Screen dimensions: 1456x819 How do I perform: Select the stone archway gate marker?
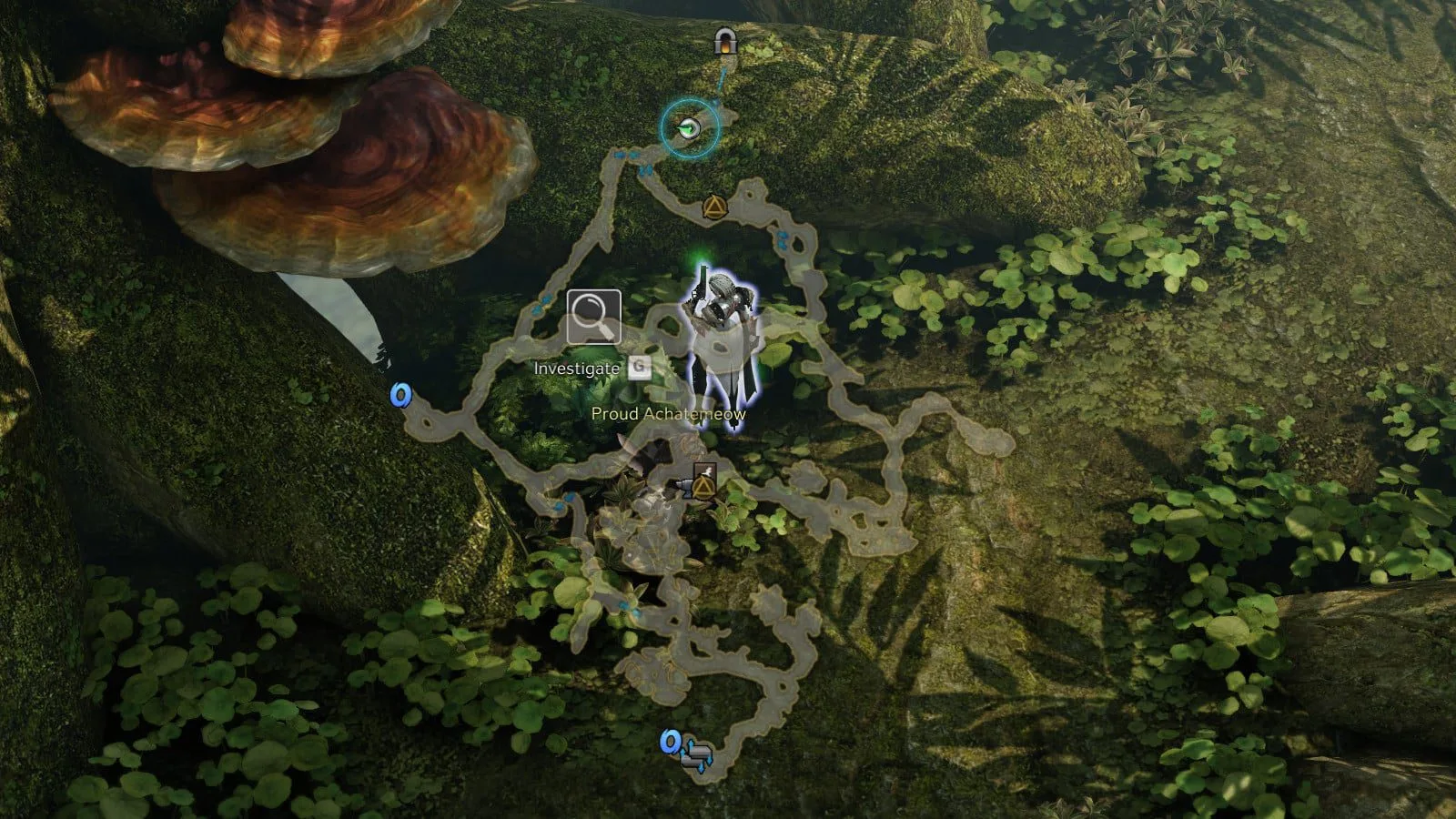click(724, 41)
